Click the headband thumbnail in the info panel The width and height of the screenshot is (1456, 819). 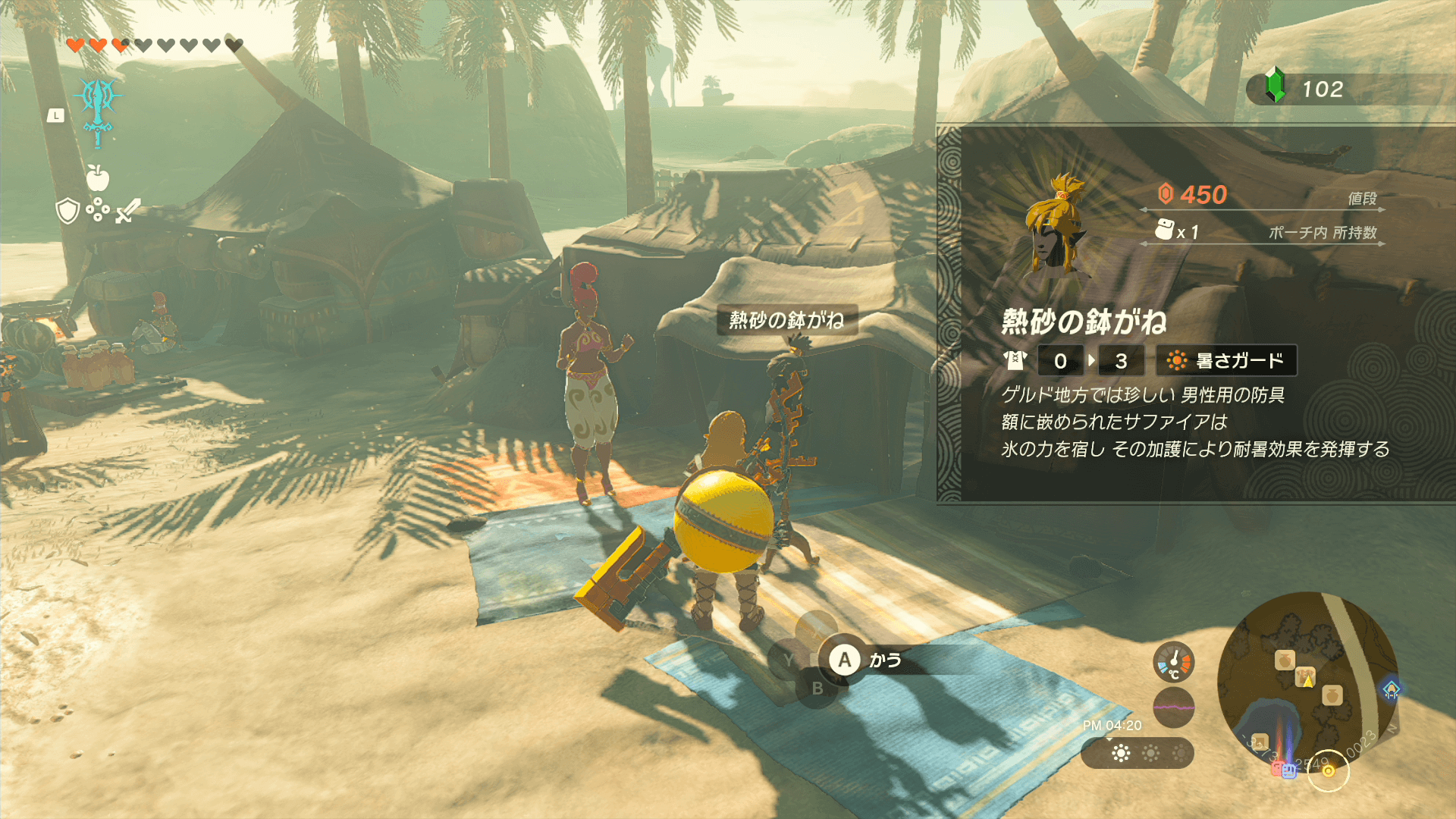(x=1056, y=224)
